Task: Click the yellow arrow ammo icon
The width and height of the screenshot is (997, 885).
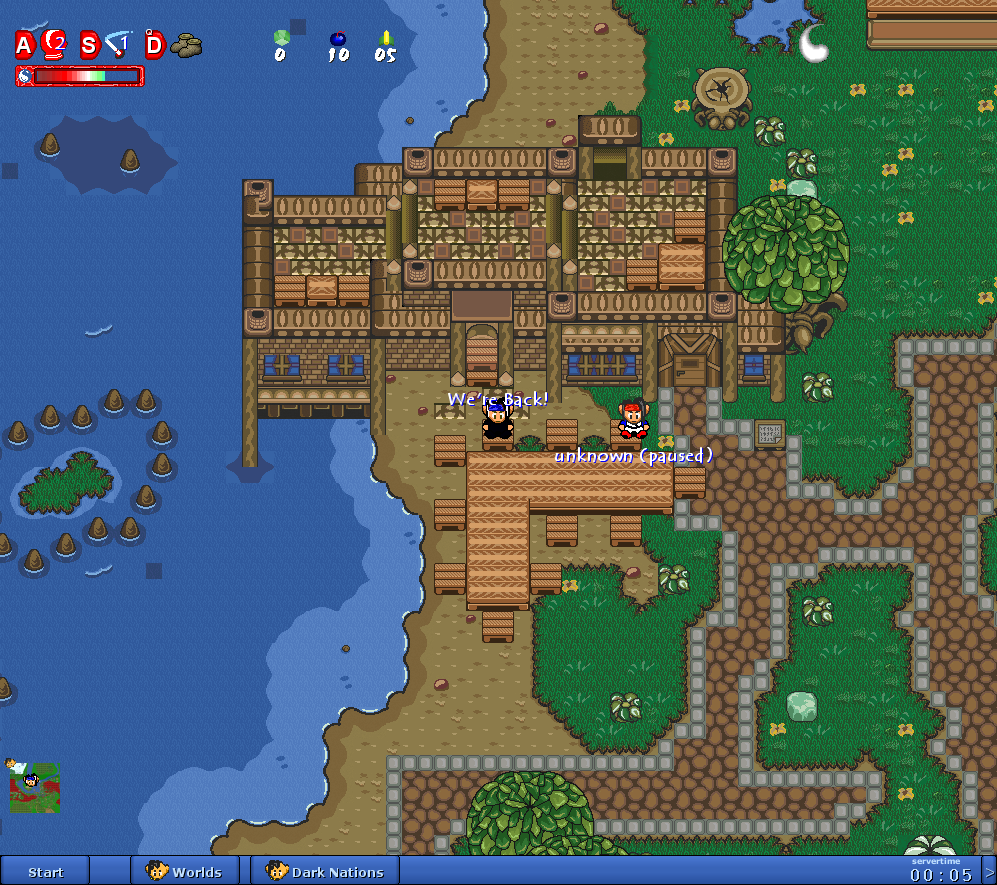Action: [x=386, y=39]
